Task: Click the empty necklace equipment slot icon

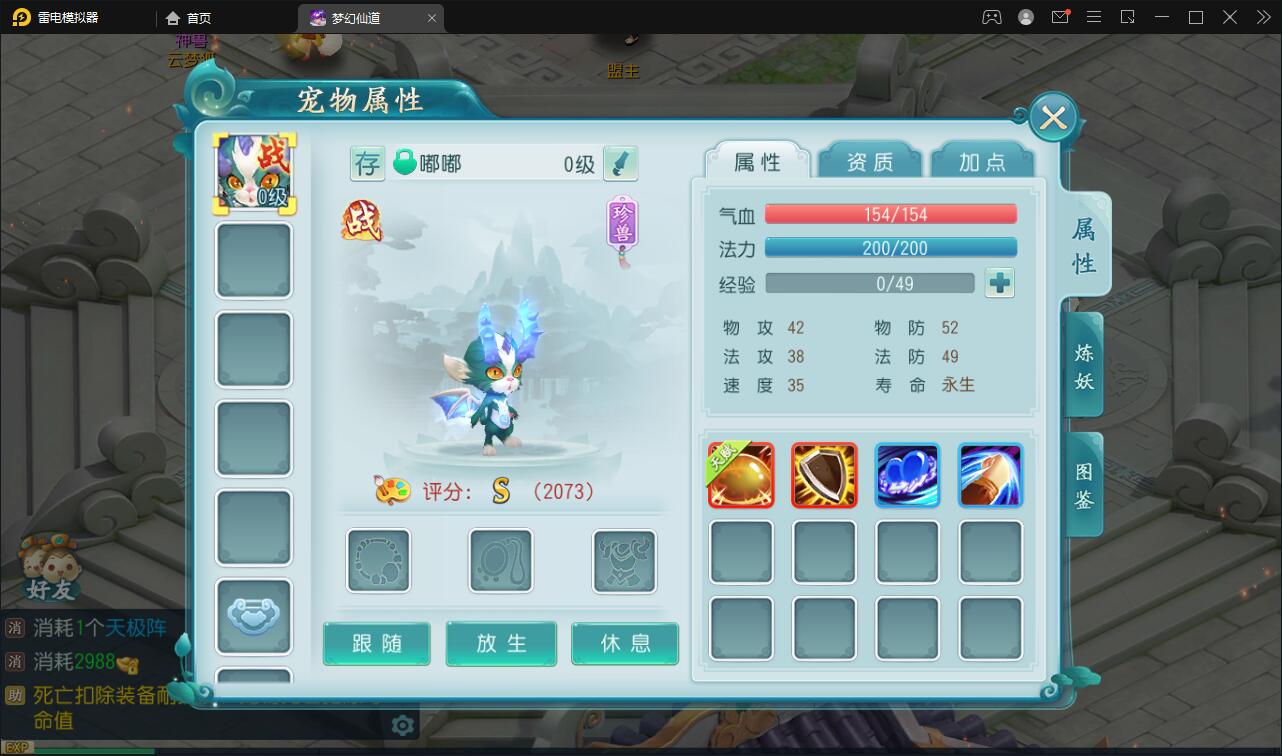Action: pyautogui.click(x=500, y=560)
